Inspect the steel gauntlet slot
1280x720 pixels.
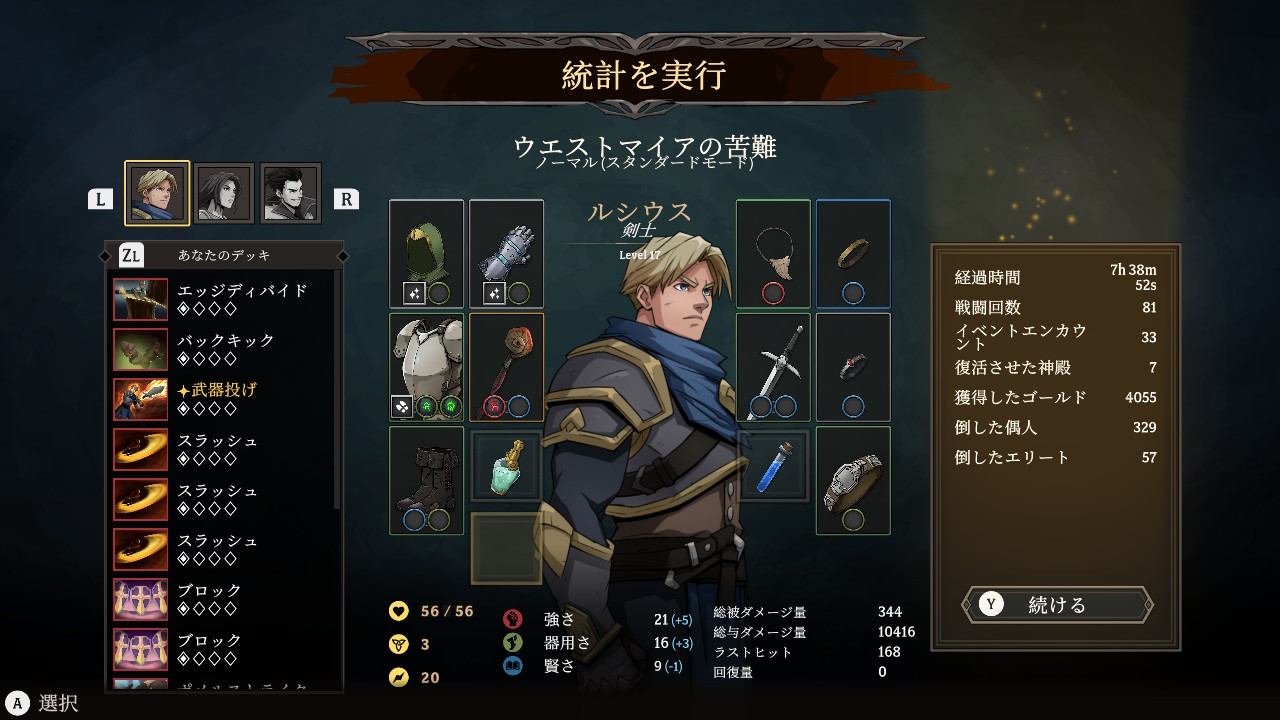pos(506,254)
